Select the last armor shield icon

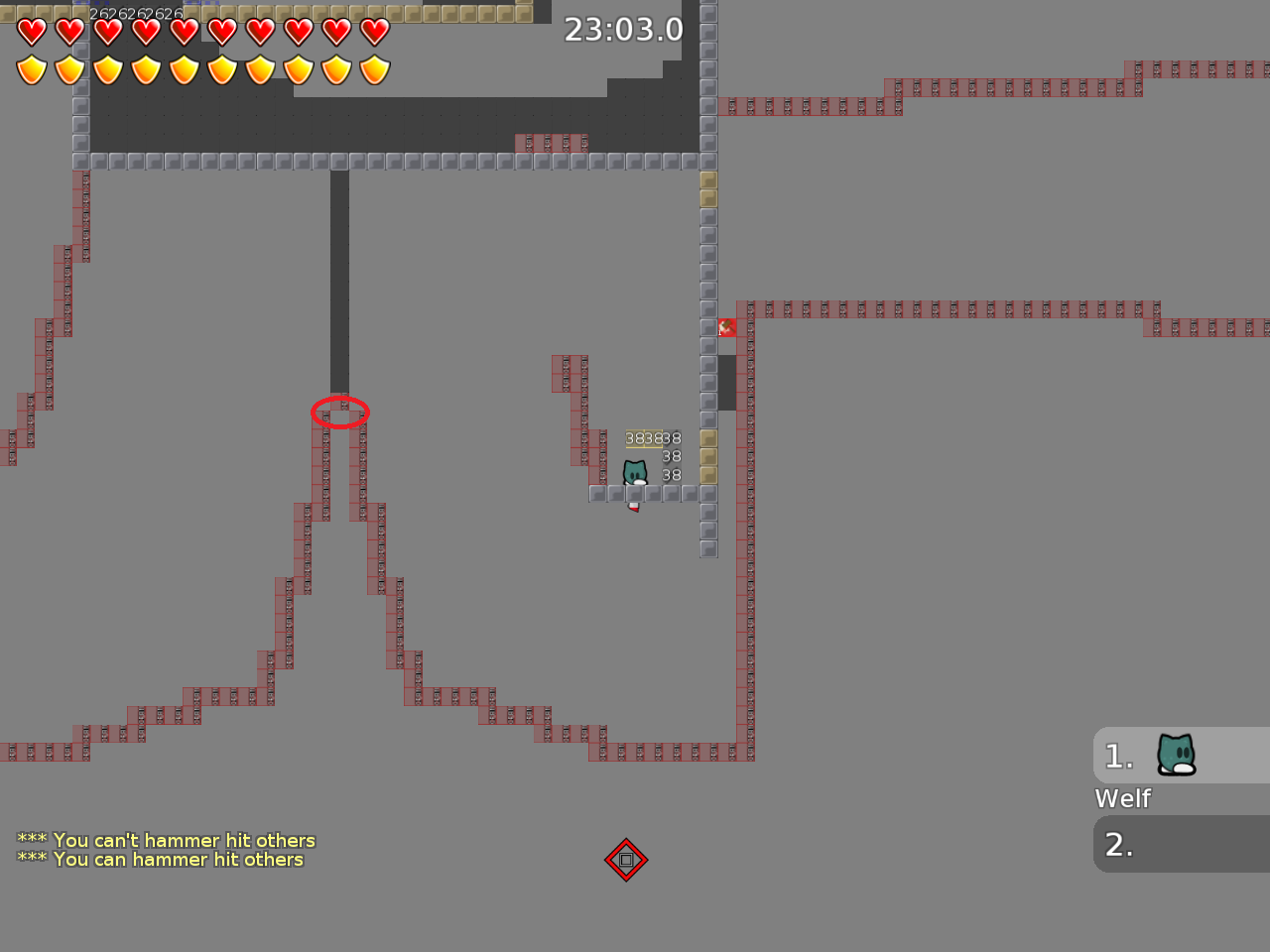[x=373, y=69]
